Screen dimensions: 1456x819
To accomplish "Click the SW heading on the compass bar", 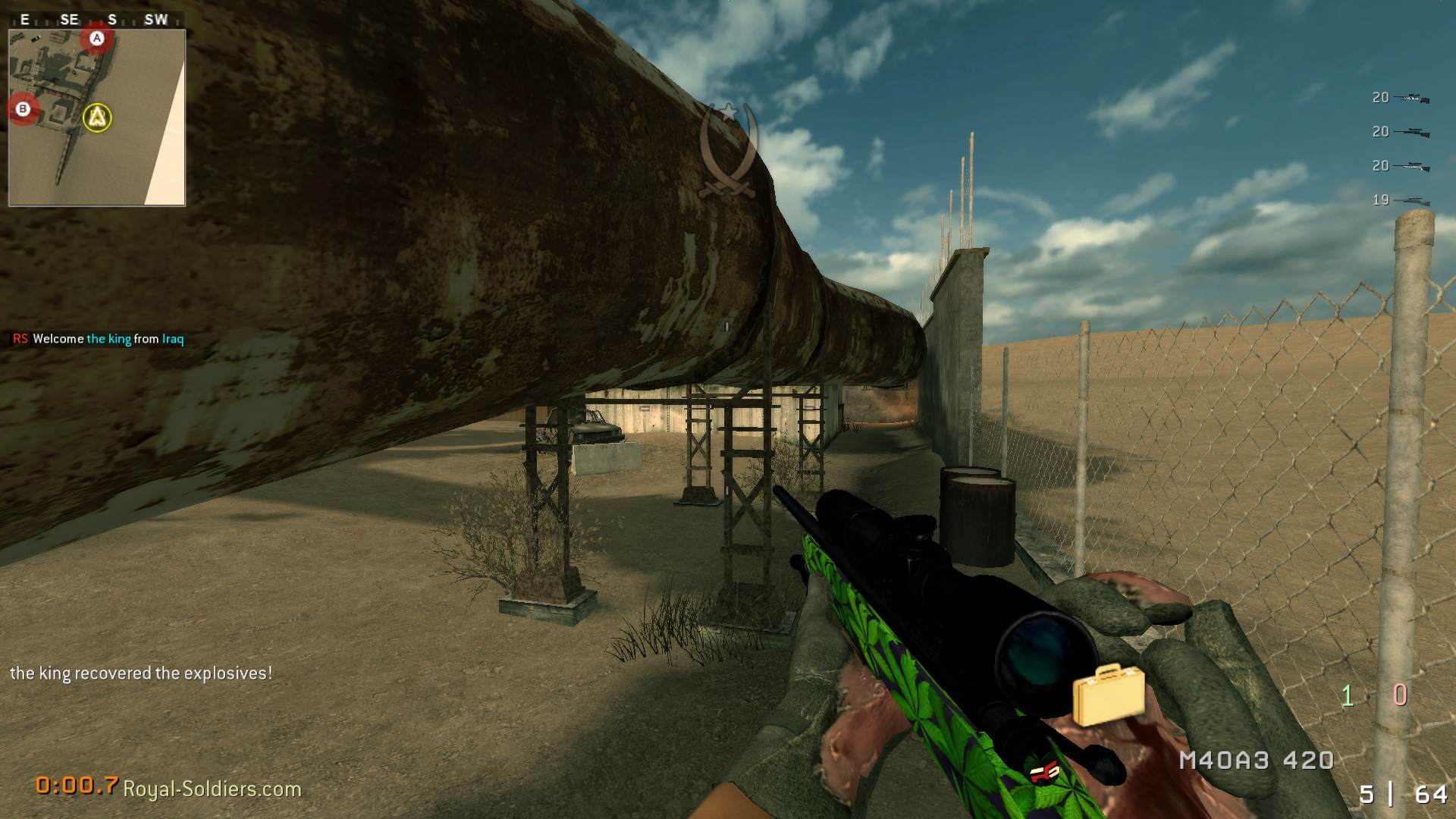I will pyautogui.click(x=157, y=20).
